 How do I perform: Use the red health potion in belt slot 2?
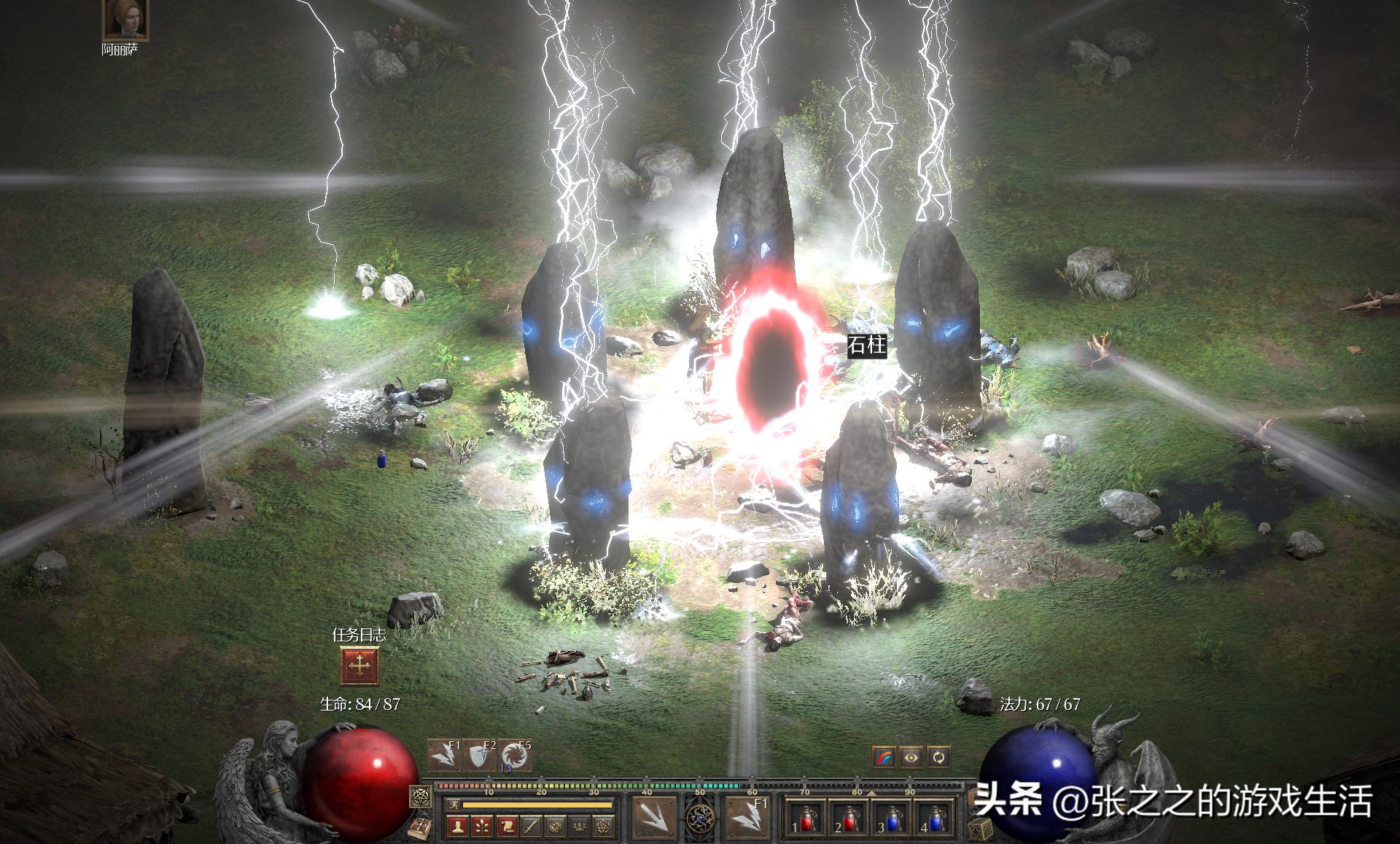(x=849, y=819)
